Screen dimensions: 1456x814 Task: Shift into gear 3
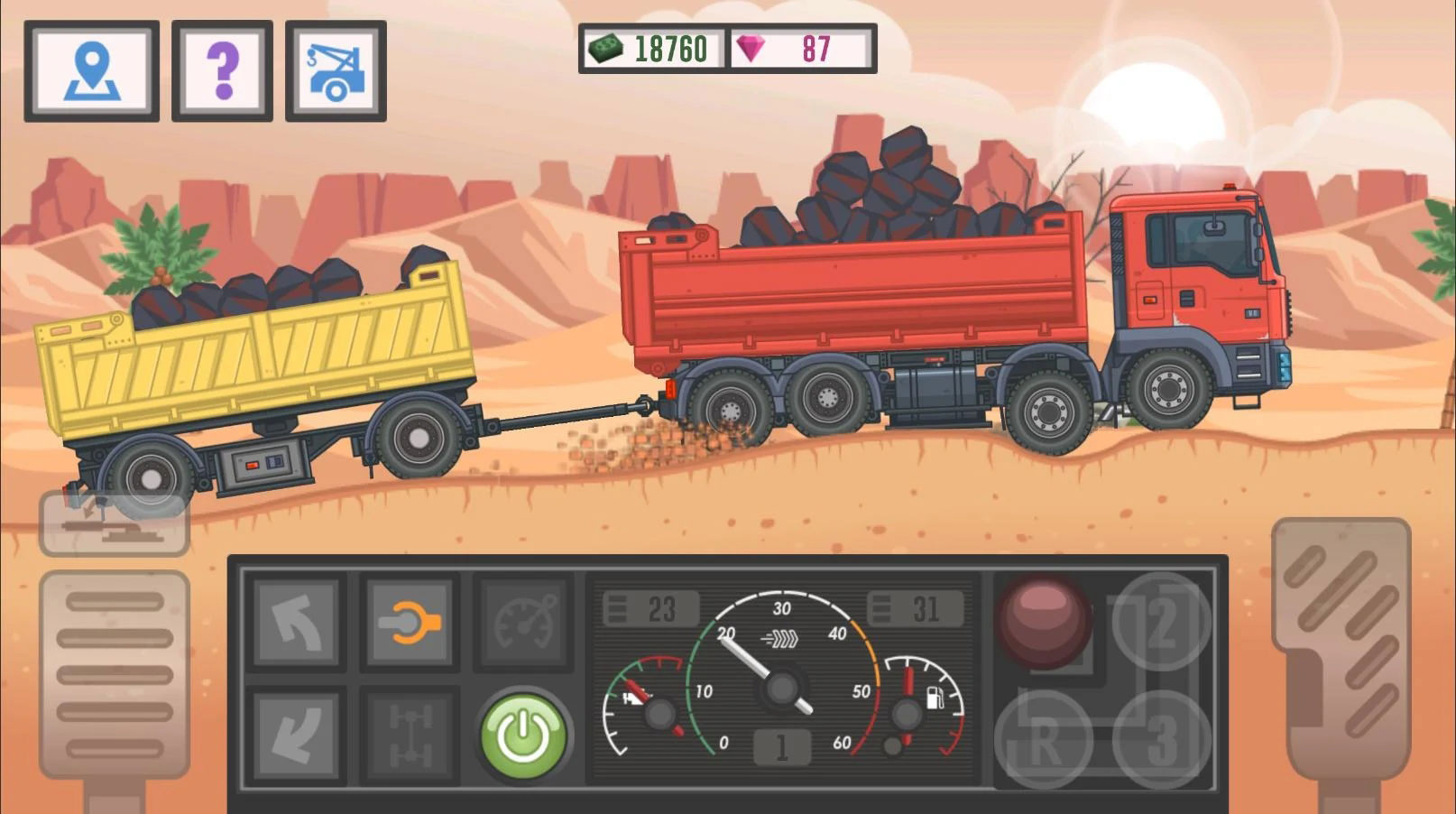tap(1161, 740)
